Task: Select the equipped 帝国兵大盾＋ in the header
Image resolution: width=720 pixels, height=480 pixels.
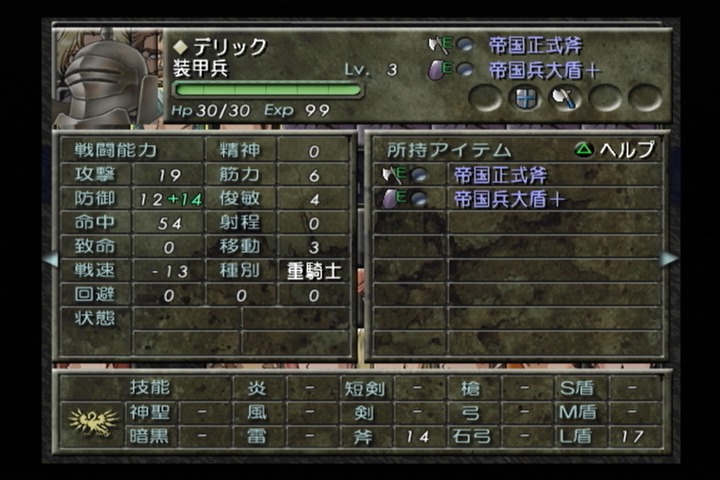Action: coord(540,70)
